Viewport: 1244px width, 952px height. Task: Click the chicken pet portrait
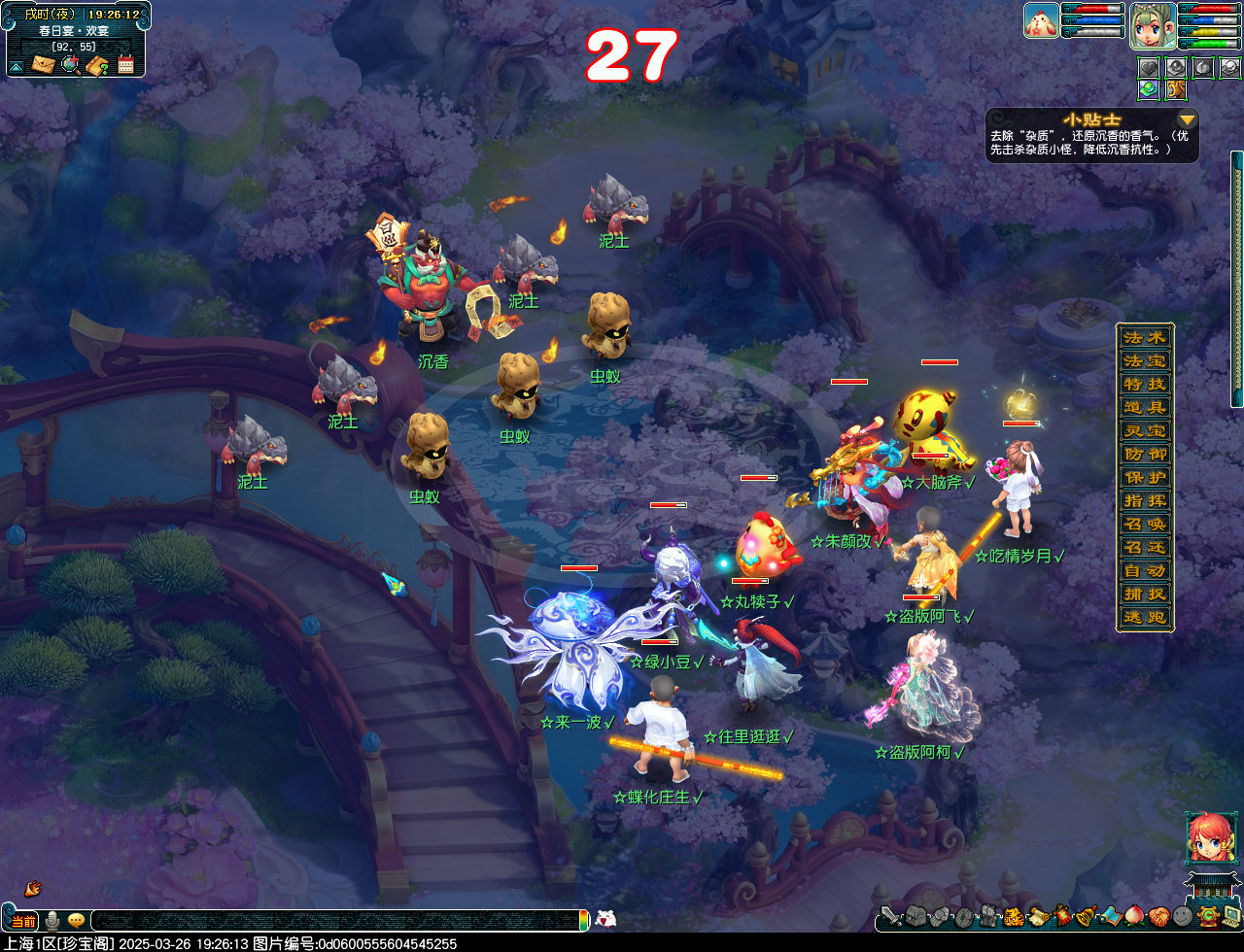(1041, 20)
